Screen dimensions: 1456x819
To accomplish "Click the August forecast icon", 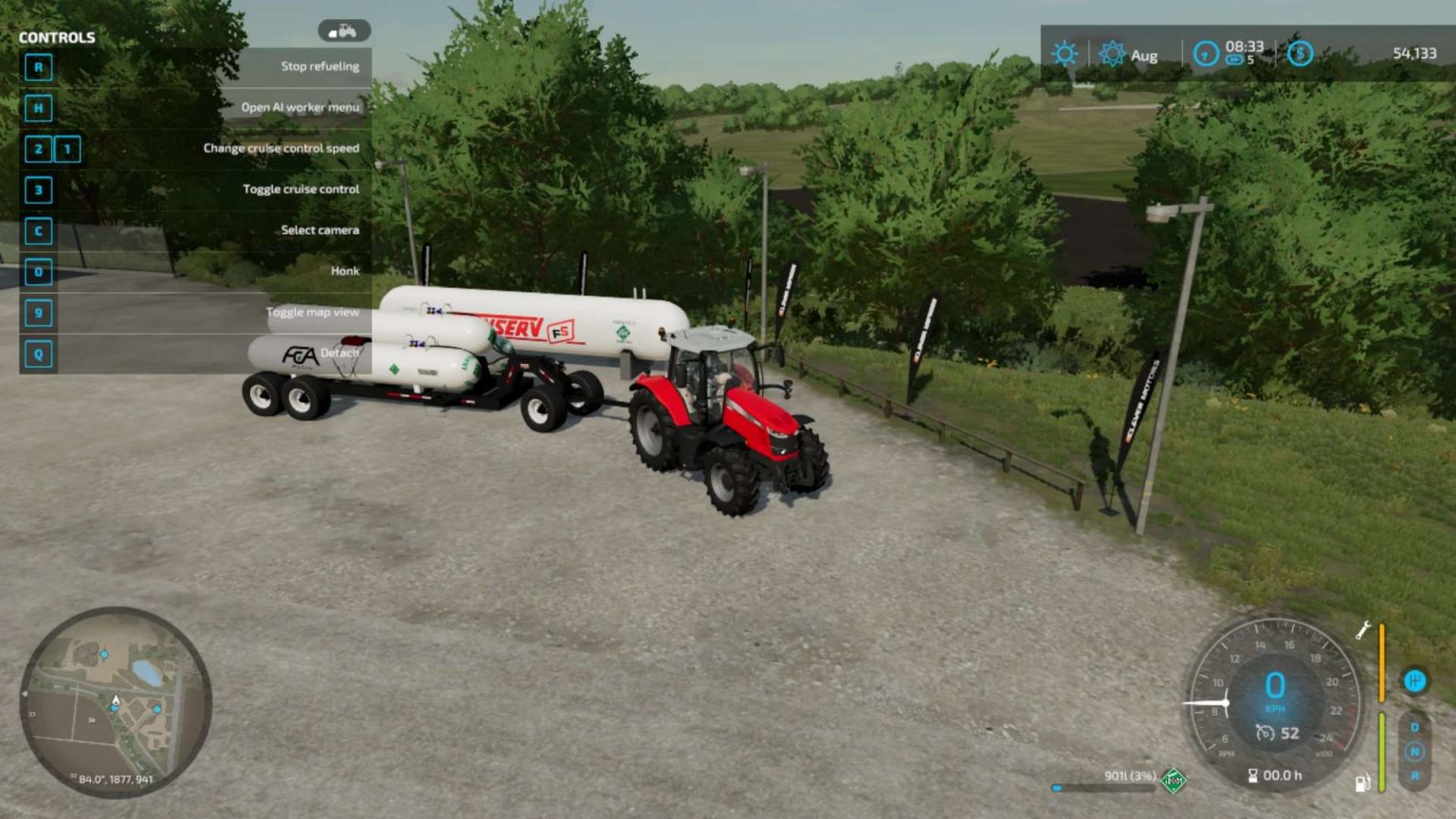I will [1112, 54].
